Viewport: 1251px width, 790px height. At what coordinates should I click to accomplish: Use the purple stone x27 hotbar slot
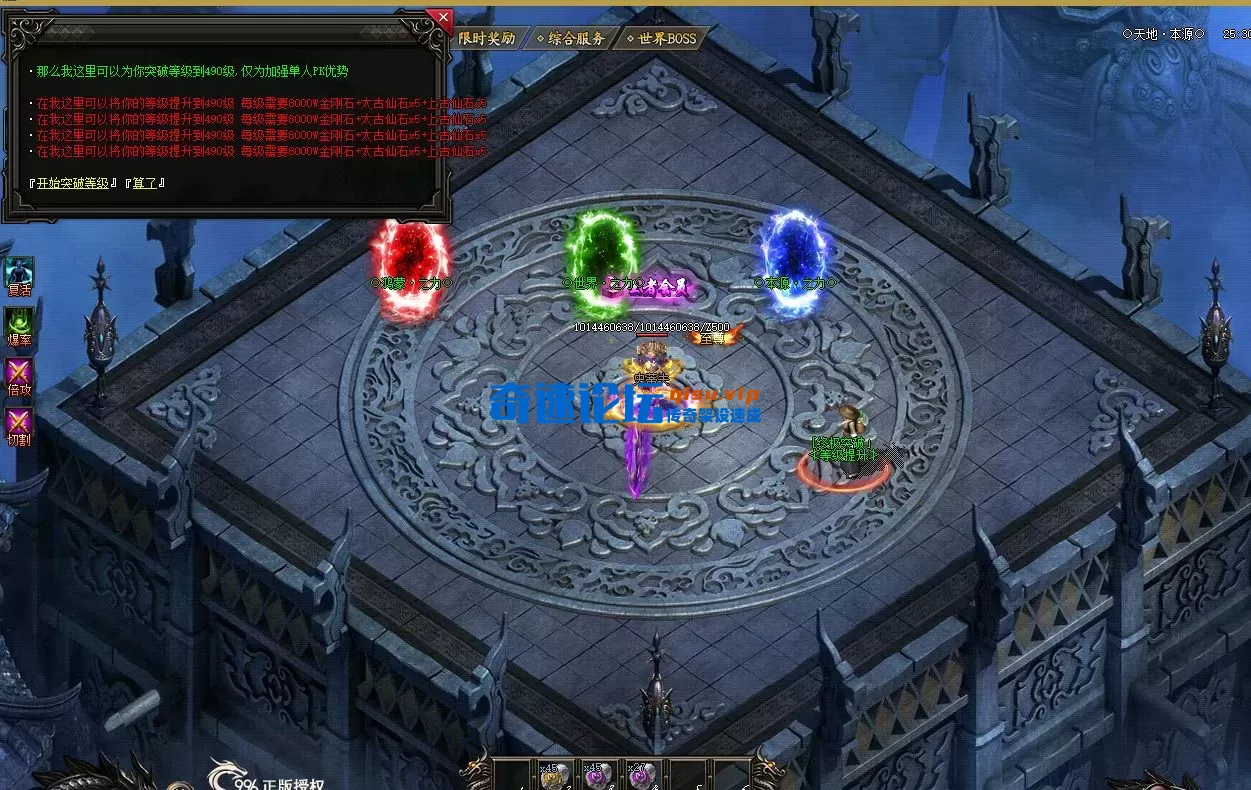click(x=643, y=776)
